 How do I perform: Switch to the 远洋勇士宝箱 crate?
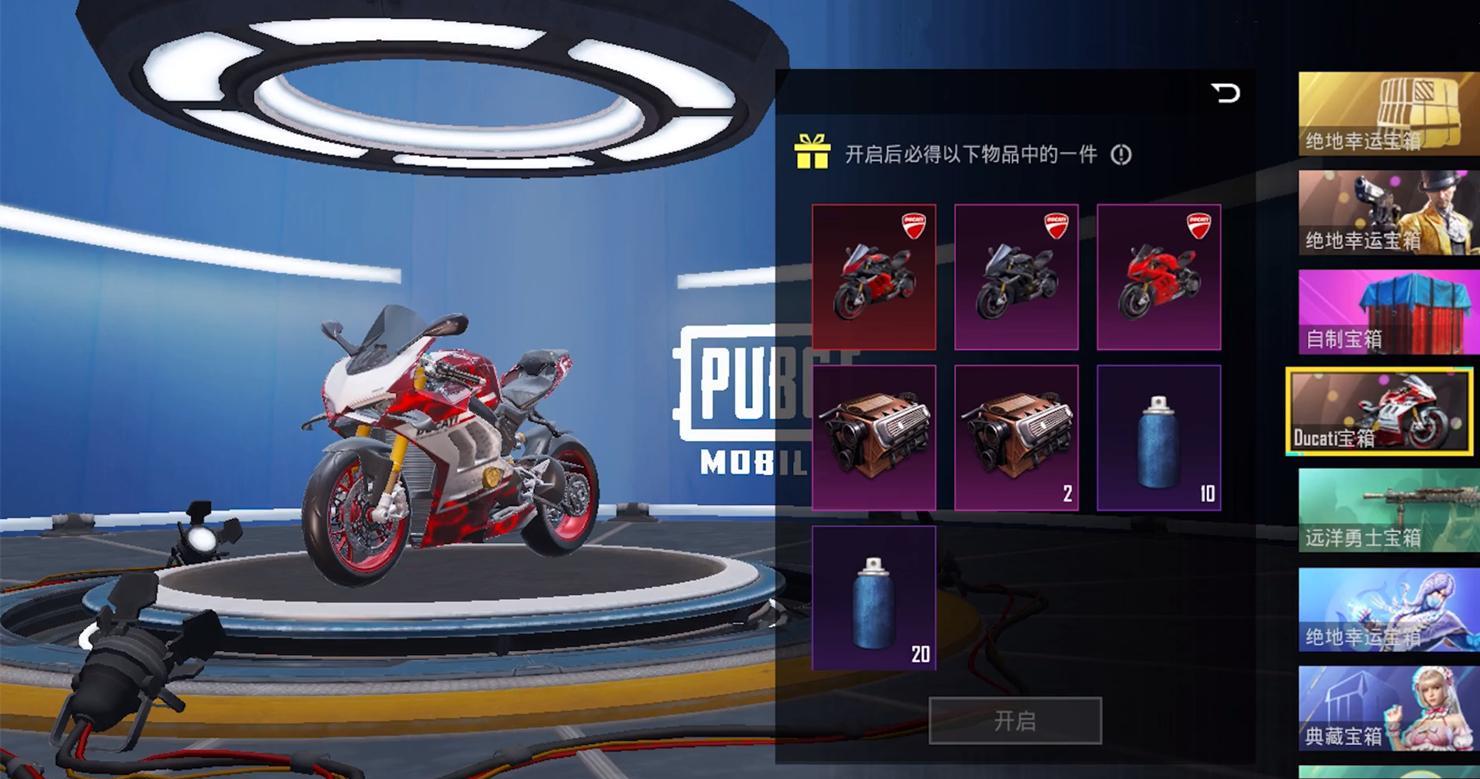1389,511
